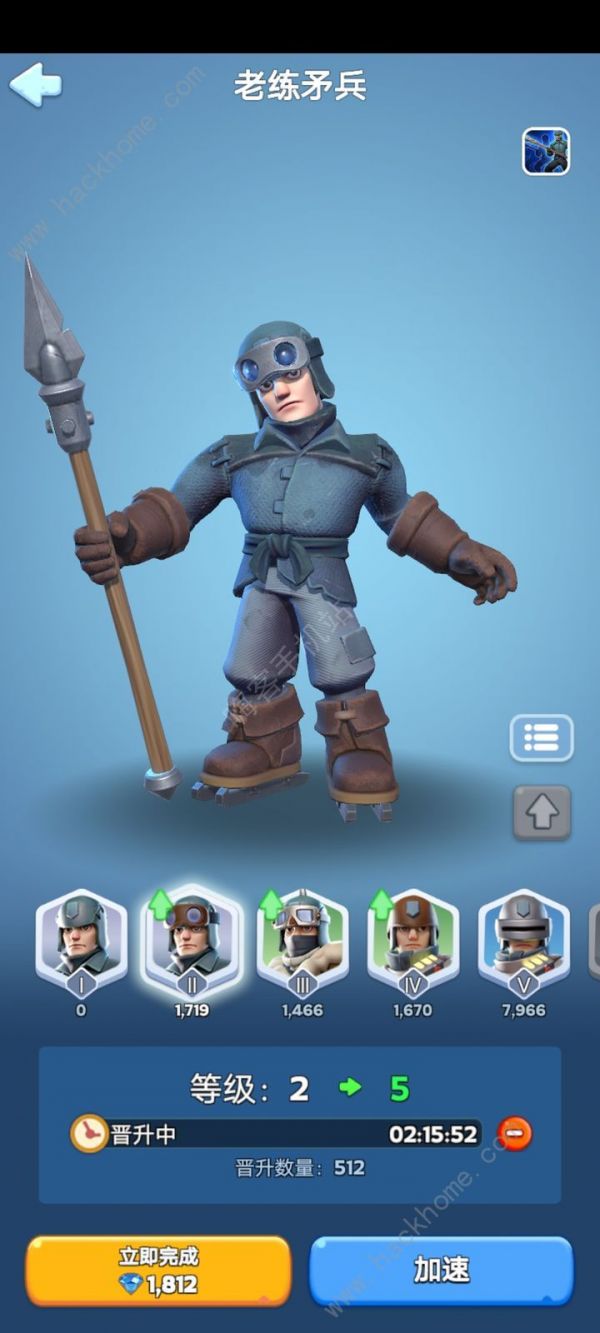
Task: Open the list details button
Action: coord(541,738)
